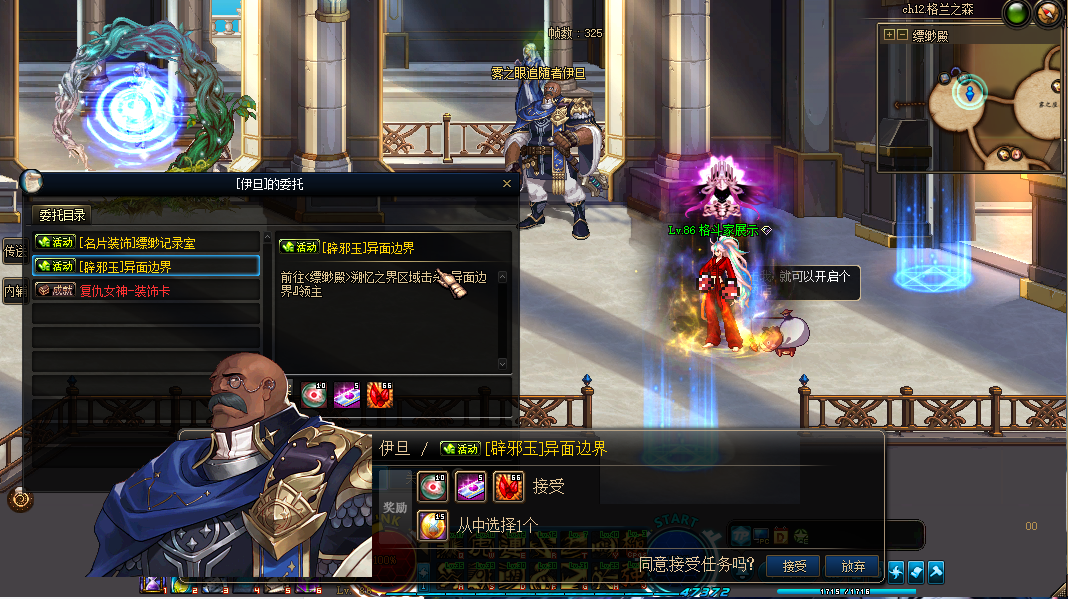1068x599 pixels.
Task: Inspect the red crystal reward in the dialogue
Action: [508, 486]
